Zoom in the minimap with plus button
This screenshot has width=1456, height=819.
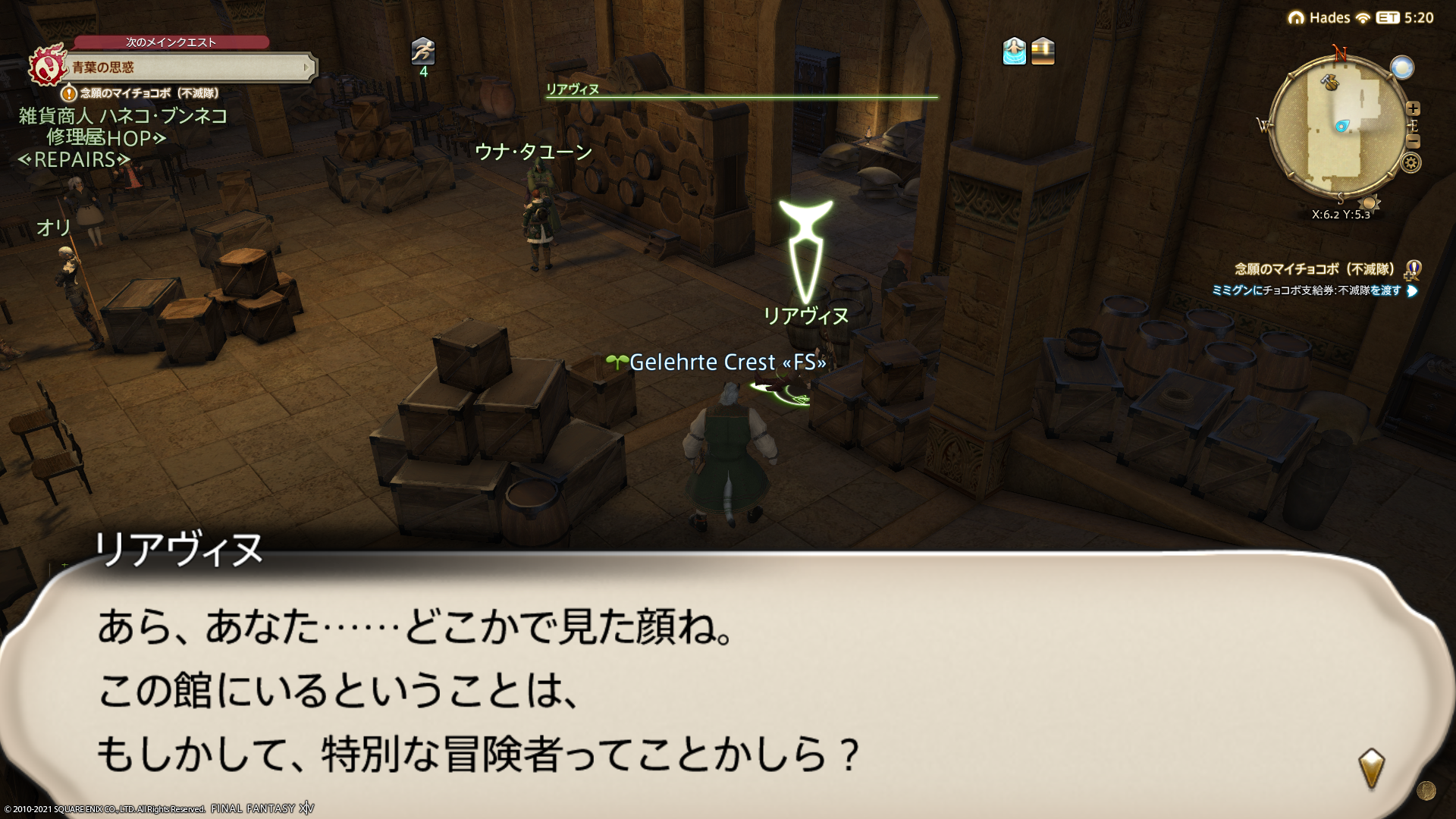coord(1413,108)
